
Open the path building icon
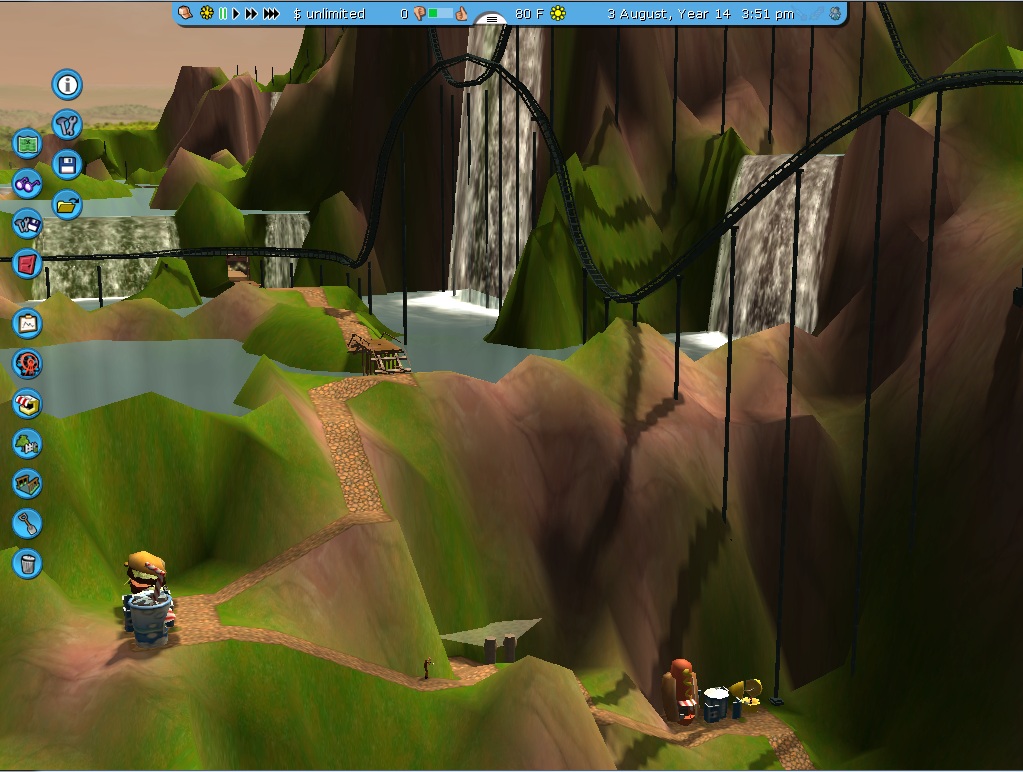point(27,483)
